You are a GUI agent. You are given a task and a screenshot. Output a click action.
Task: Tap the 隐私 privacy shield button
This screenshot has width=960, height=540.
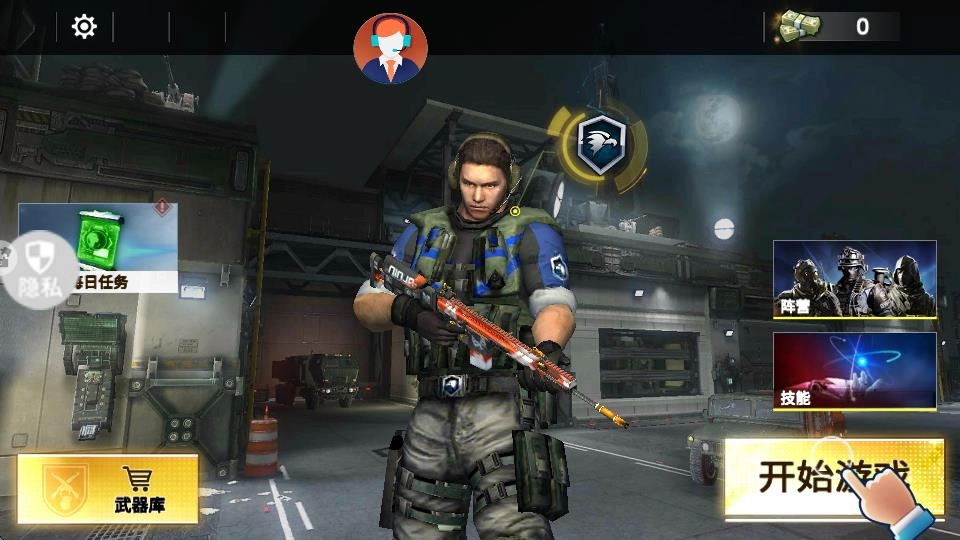(x=38, y=268)
